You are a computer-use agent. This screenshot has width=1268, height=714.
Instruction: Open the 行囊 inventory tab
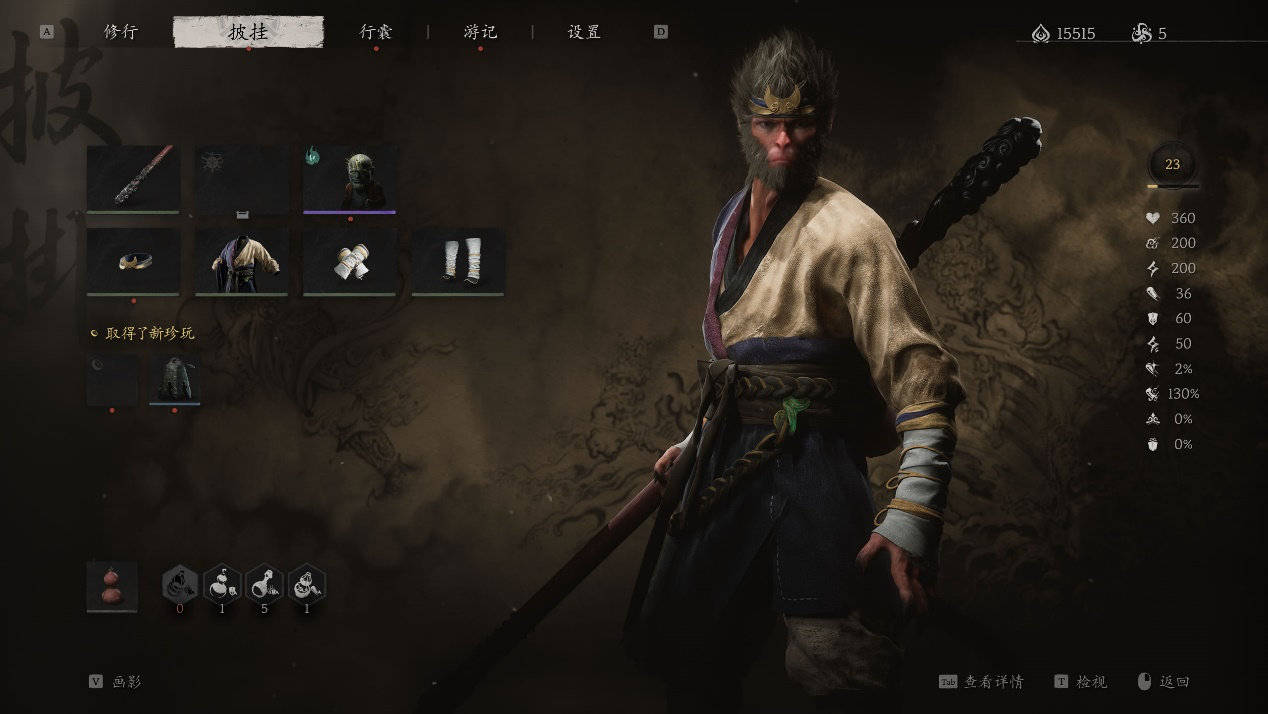pos(376,32)
